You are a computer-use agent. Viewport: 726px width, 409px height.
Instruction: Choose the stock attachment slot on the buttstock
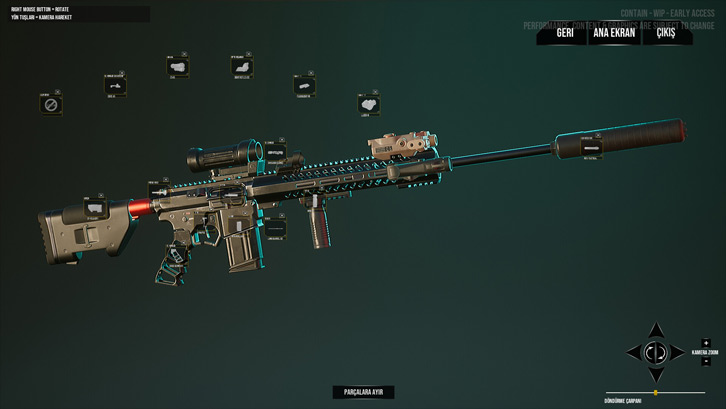tap(95, 210)
